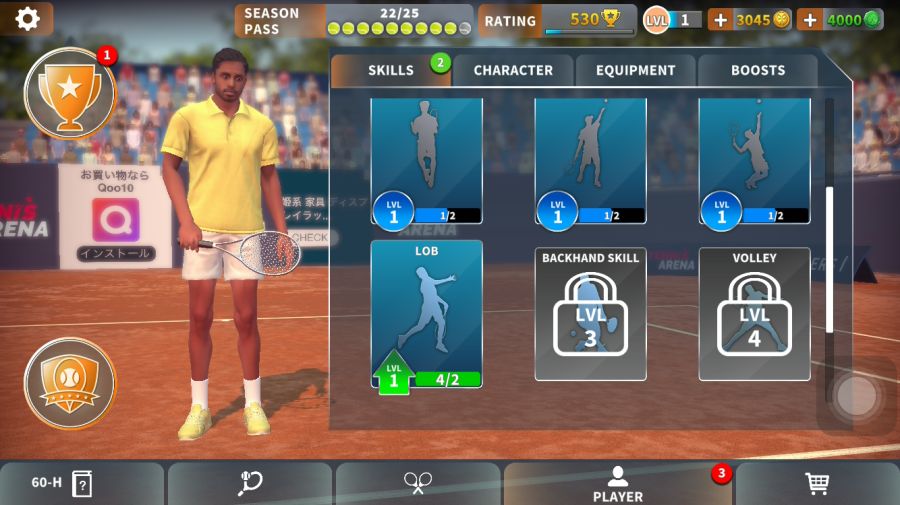Add more gold coins with plus button
Screen dimensions: 900x505
[x=720, y=20]
